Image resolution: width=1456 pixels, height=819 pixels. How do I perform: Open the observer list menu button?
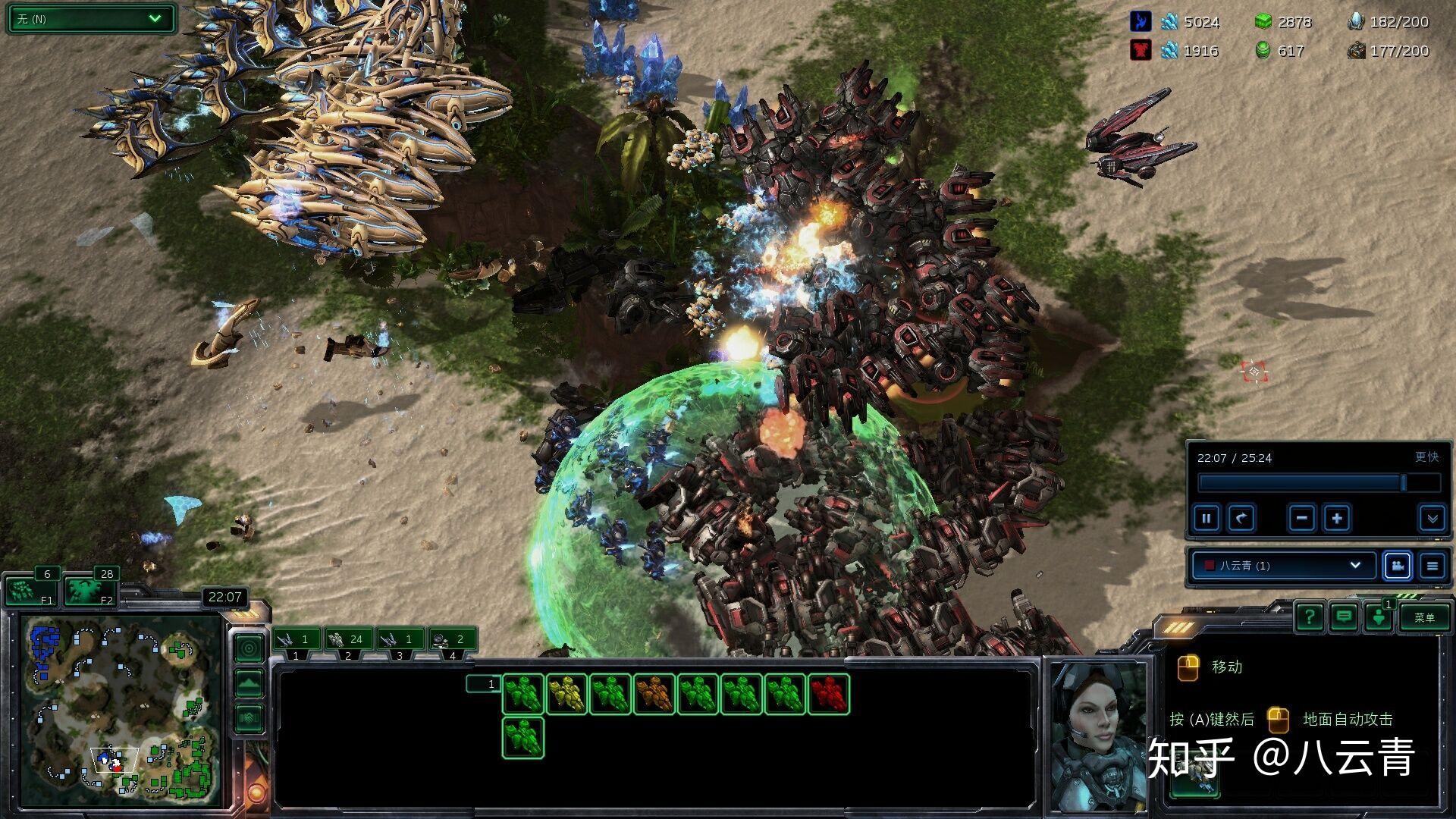[x=1432, y=566]
